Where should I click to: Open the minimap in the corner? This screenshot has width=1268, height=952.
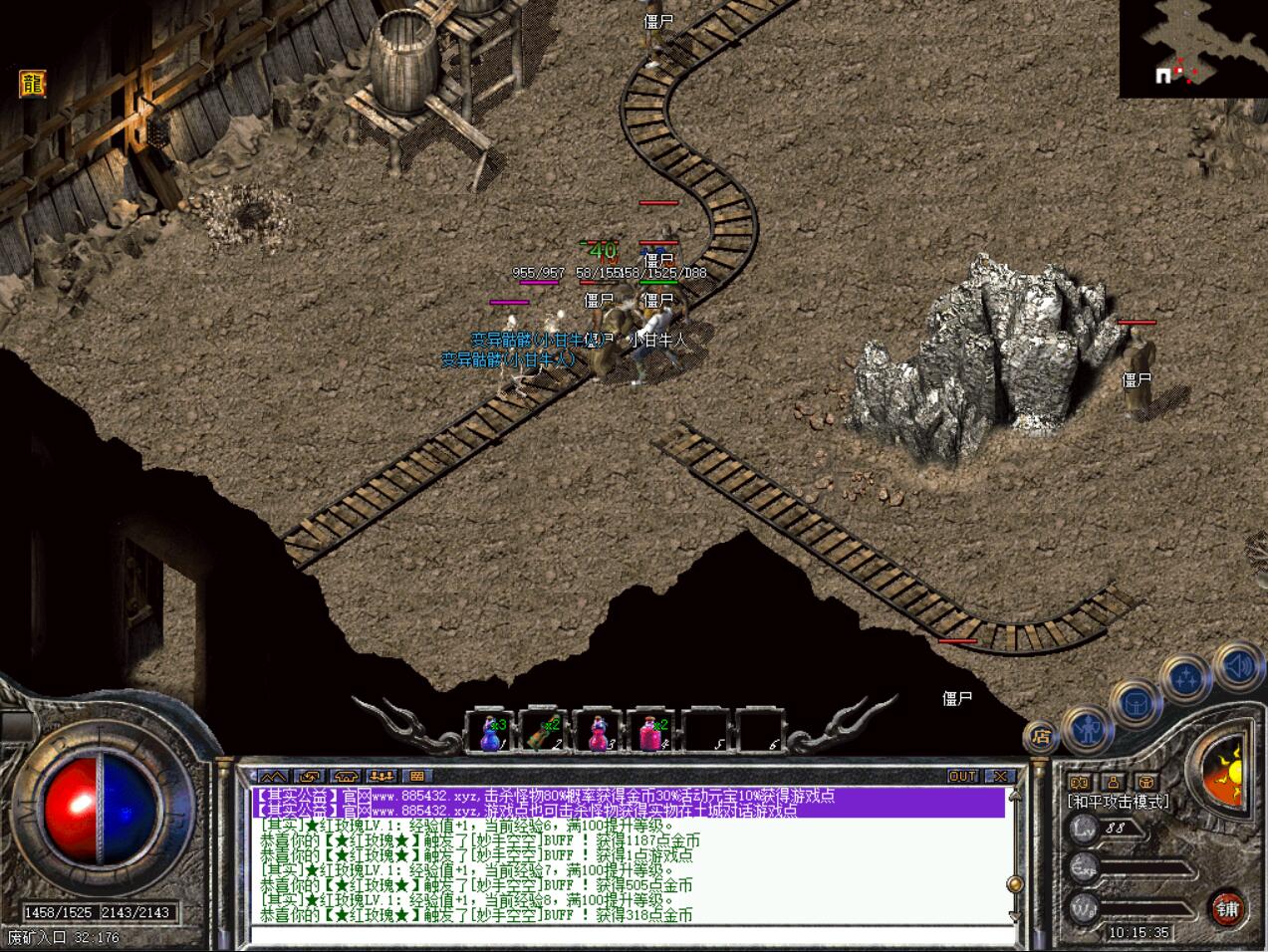coord(1192,48)
